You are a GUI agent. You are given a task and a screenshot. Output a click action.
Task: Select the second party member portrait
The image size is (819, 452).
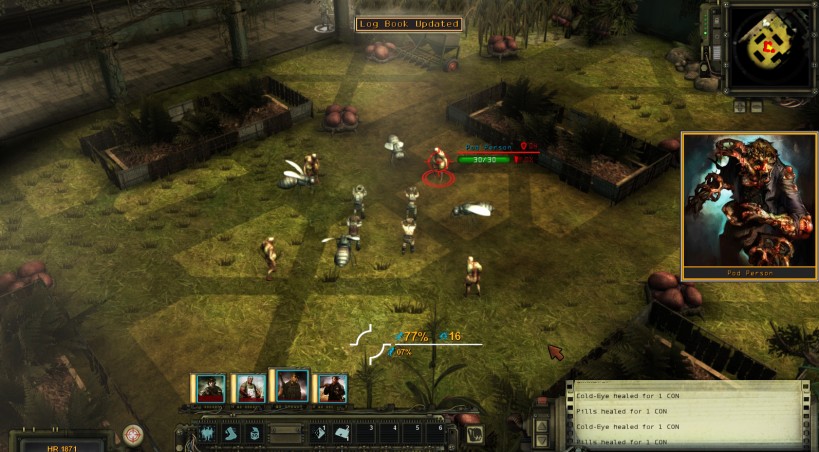tap(250, 388)
